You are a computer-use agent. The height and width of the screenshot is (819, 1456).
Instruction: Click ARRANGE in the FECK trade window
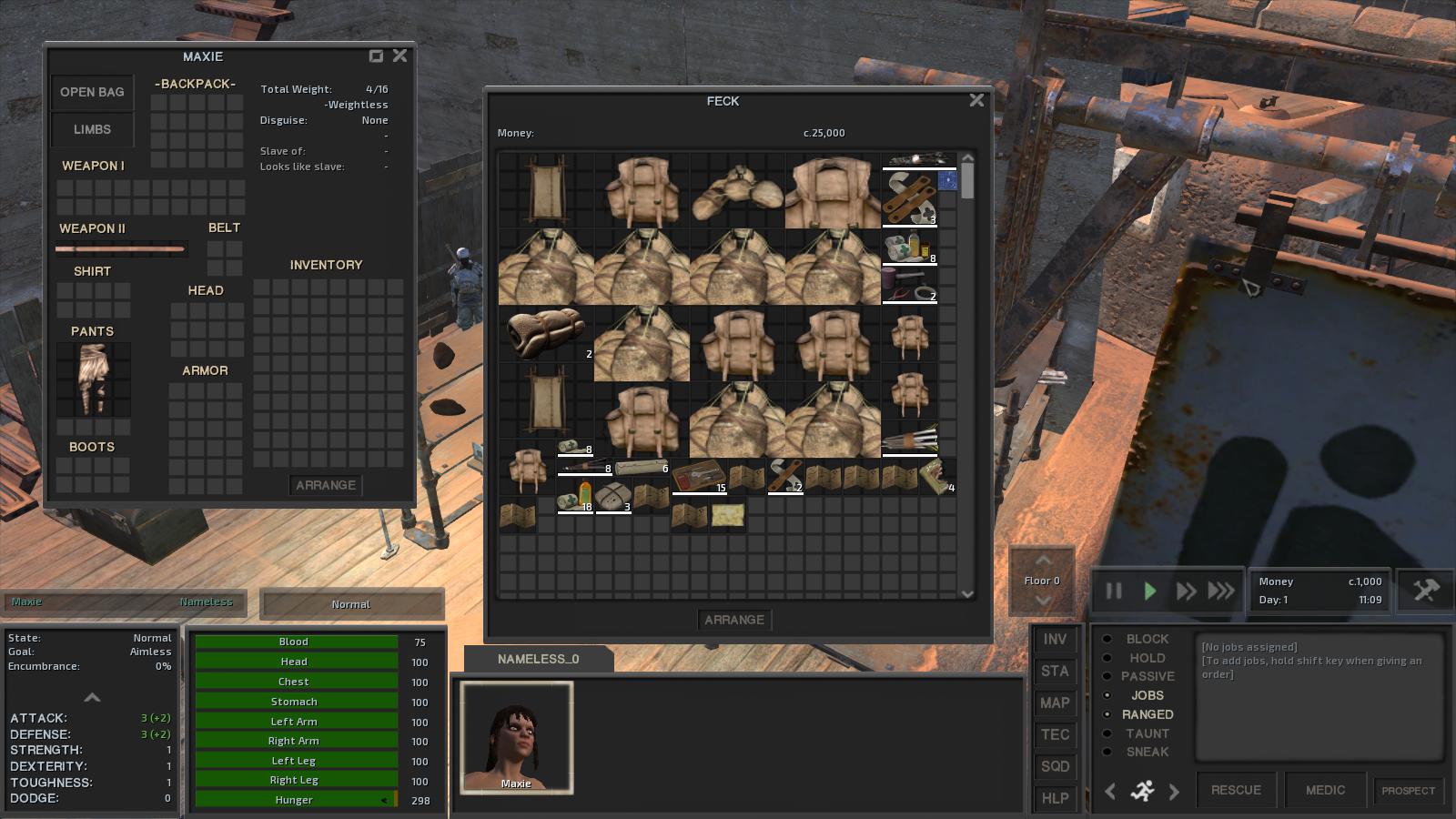click(735, 620)
